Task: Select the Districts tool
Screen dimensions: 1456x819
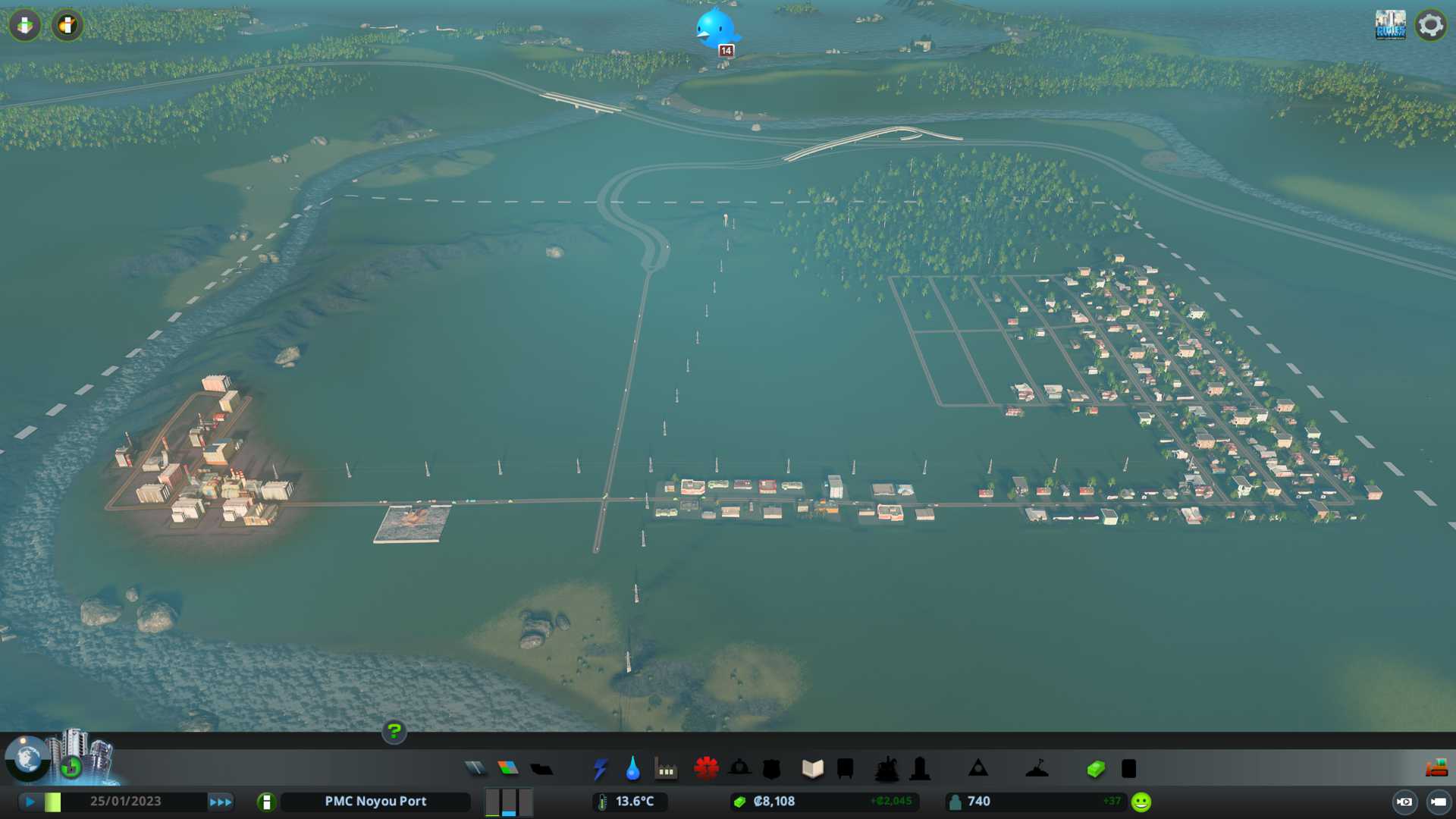Action: click(541, 769)
